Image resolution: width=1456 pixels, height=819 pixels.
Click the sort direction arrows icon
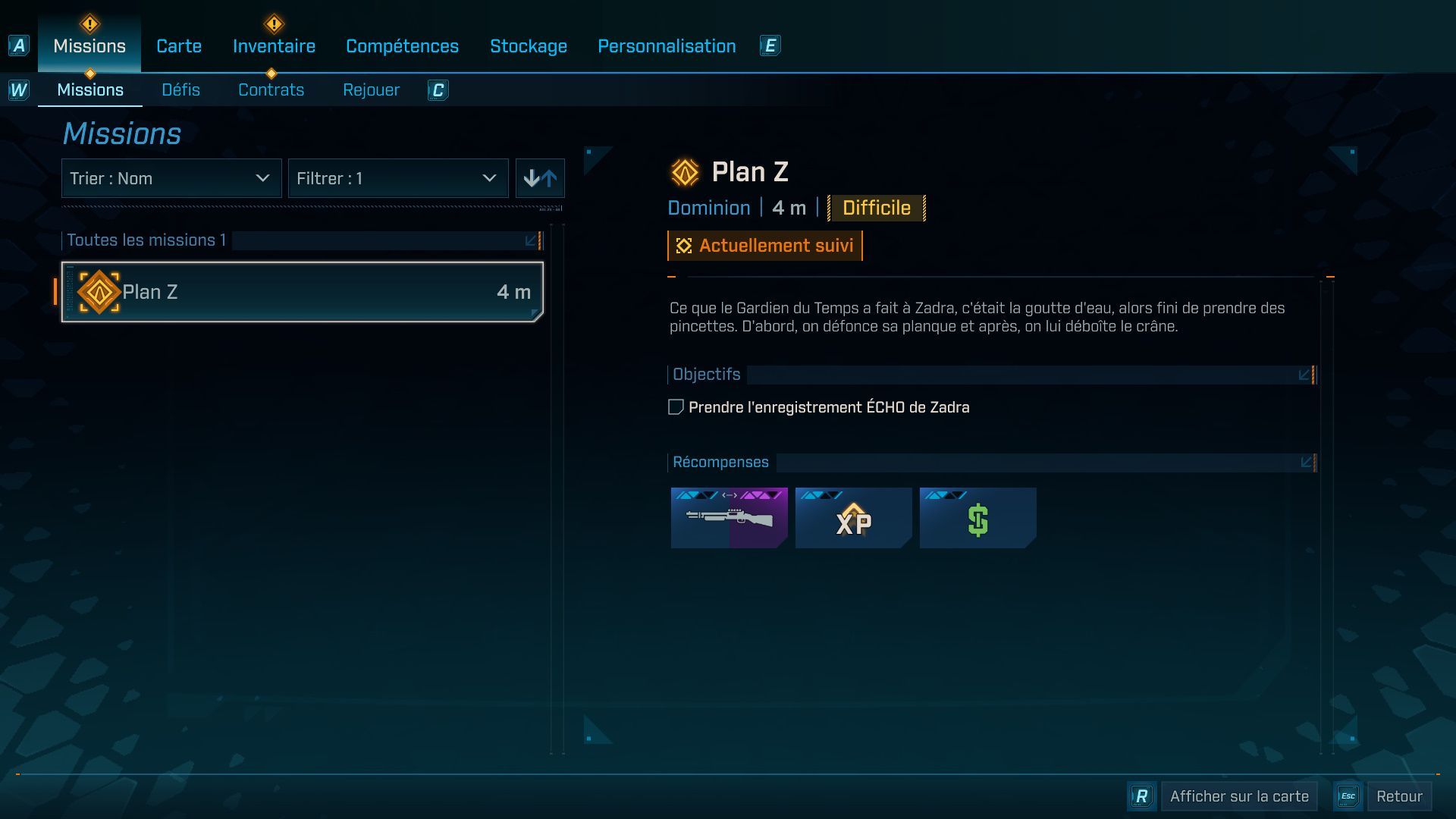[540, 178]
